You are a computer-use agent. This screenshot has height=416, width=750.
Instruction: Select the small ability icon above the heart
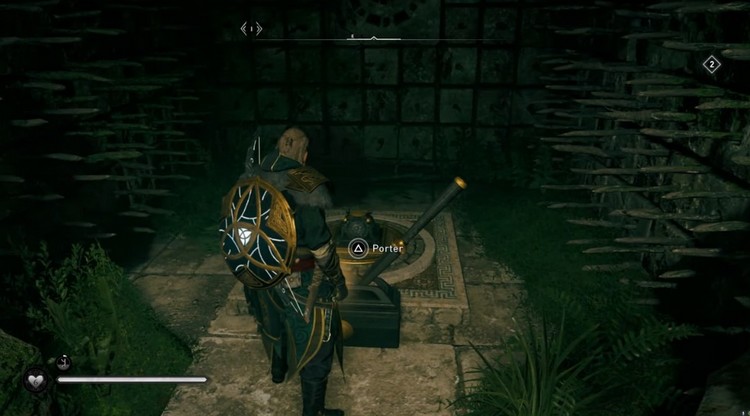click(x=63, y=362)
